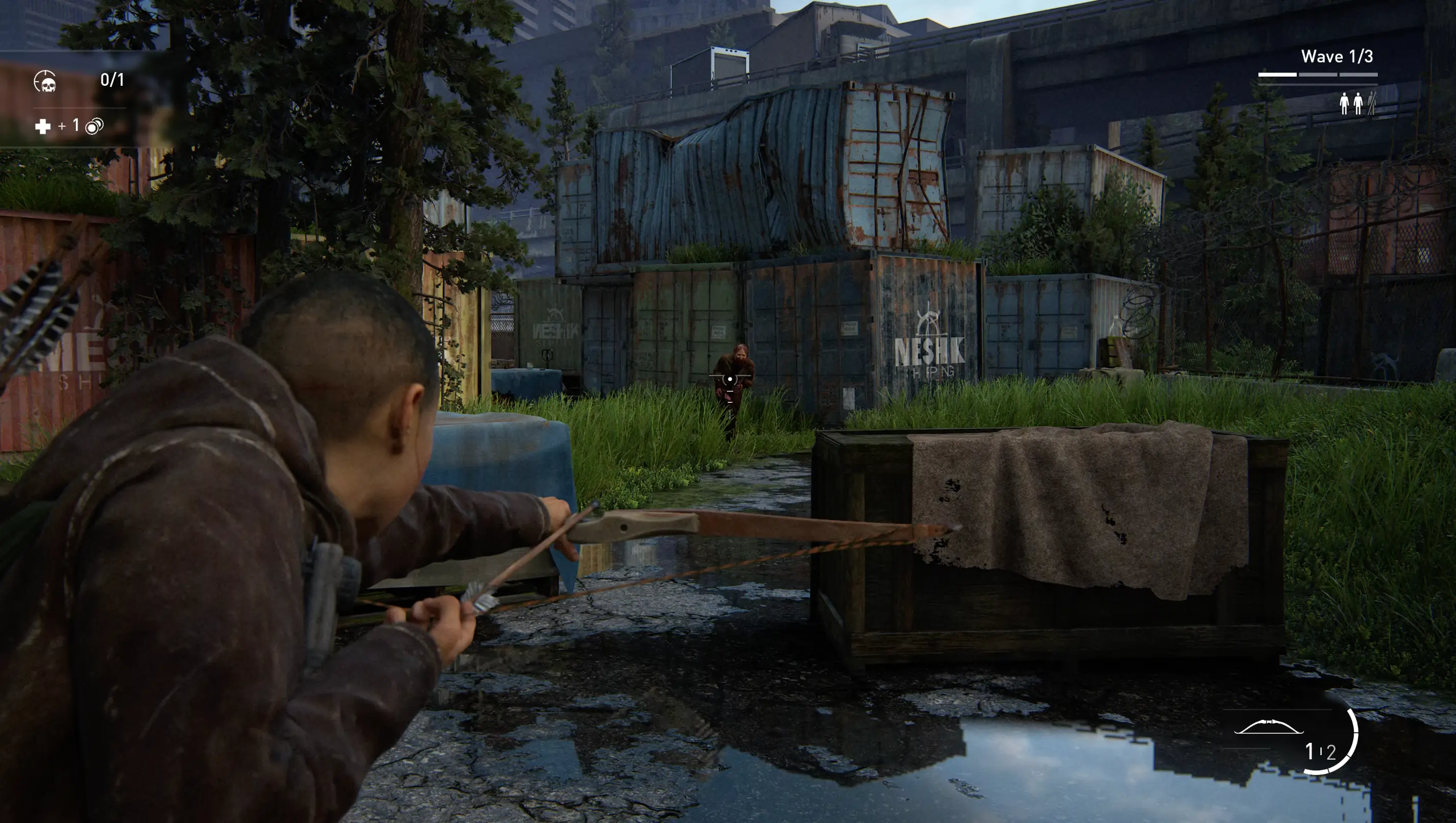Click the health cross icon

tap(42, 126)
